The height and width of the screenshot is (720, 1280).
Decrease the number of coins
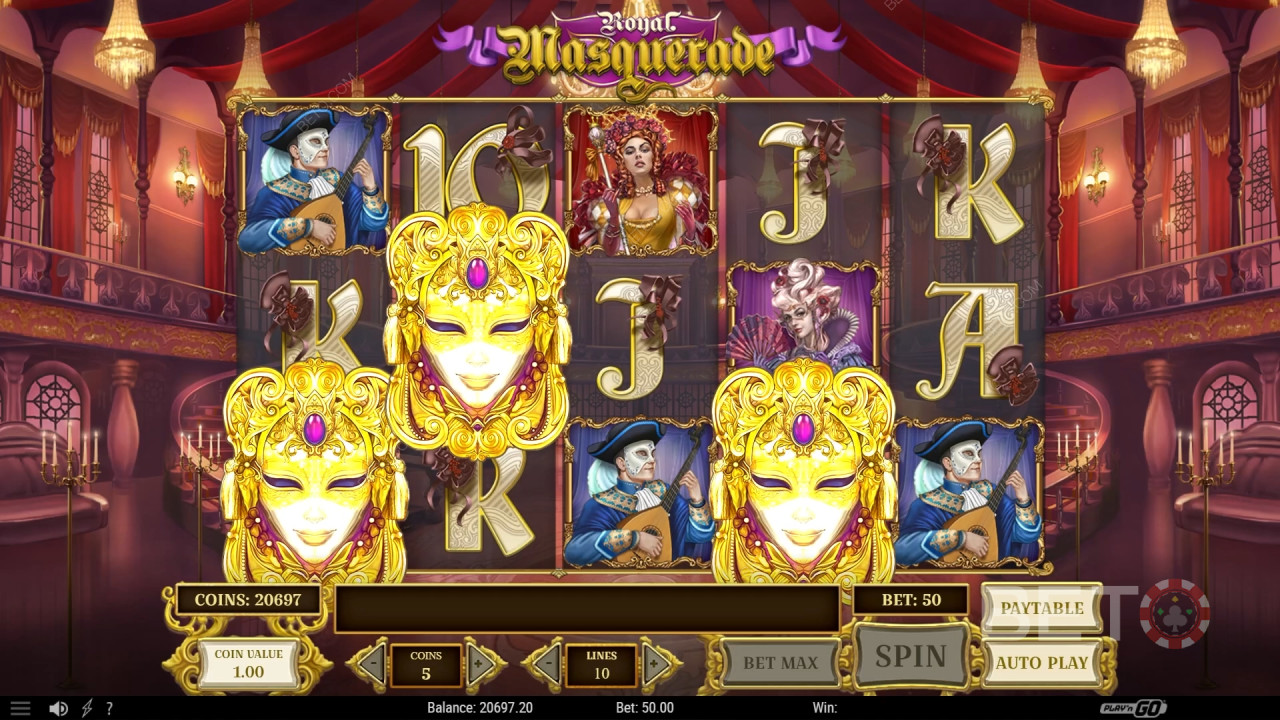tap(372, 664)
